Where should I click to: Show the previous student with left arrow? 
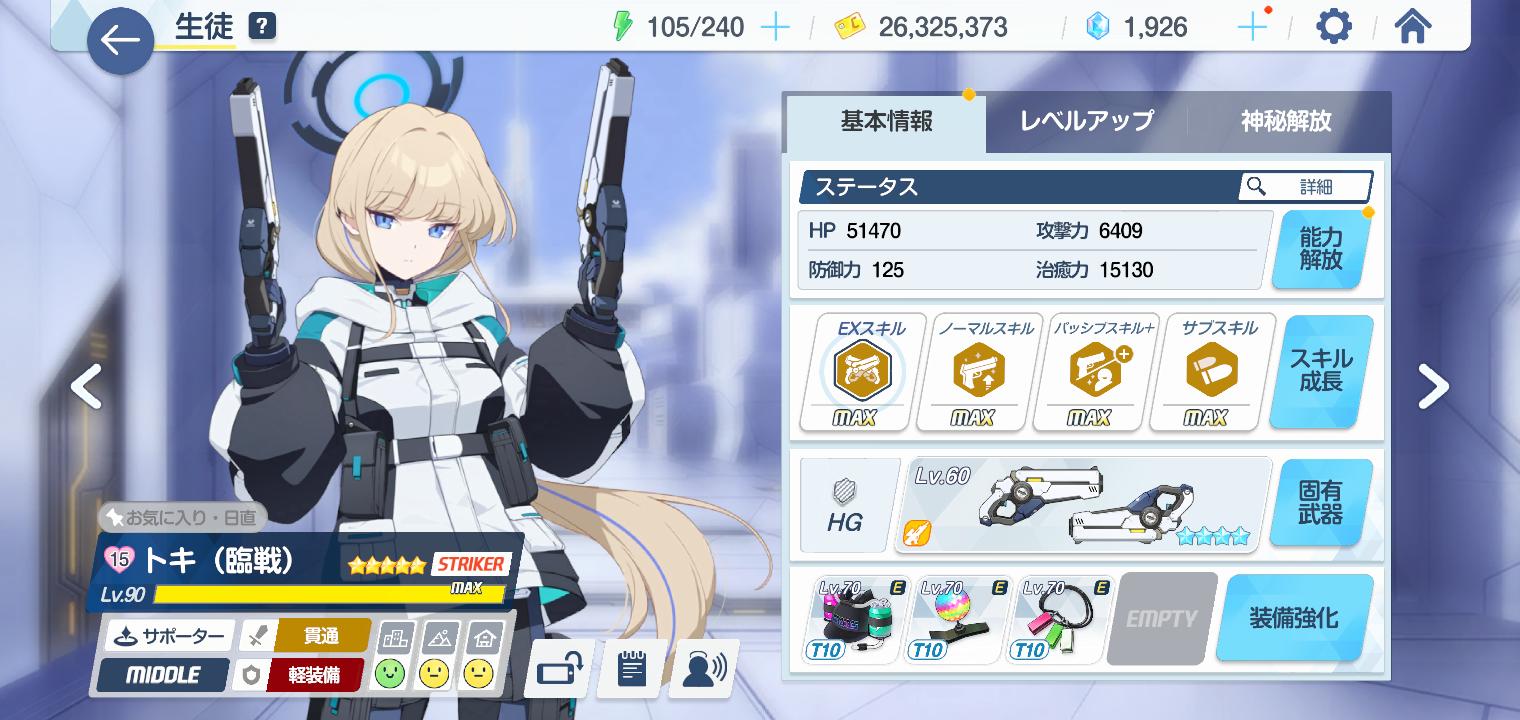(x=87, y=387)
